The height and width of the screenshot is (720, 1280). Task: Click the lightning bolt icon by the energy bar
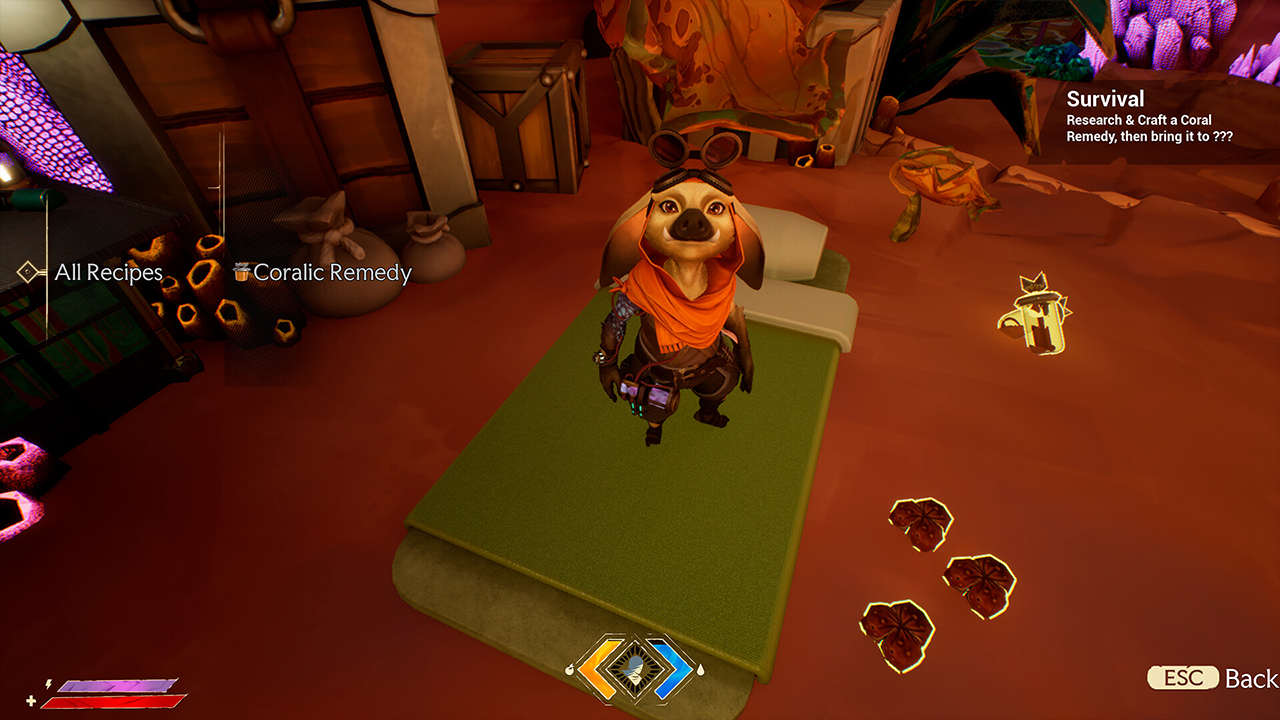point(48,684)
